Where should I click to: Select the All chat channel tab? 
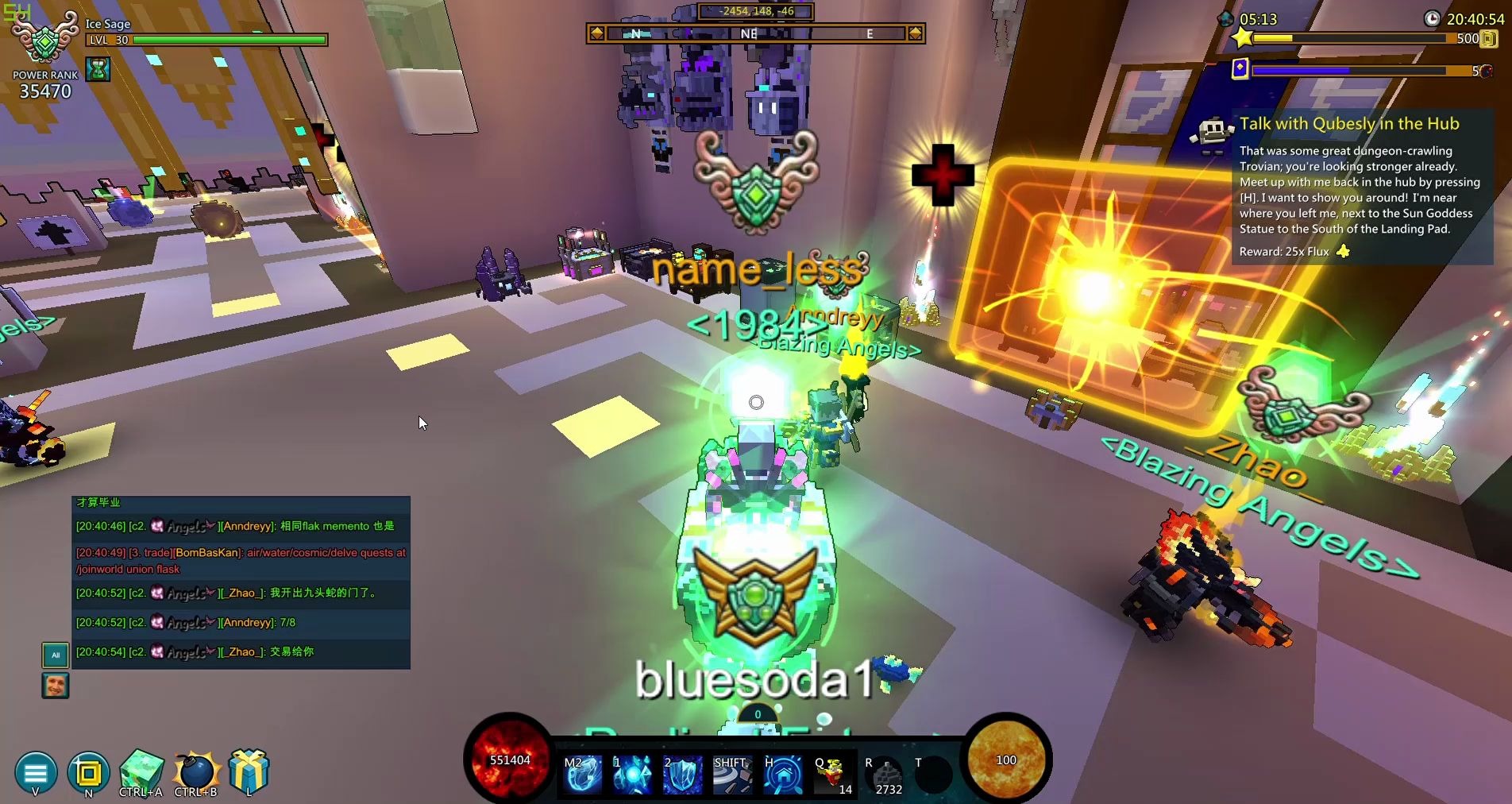(x=56, y=655)
